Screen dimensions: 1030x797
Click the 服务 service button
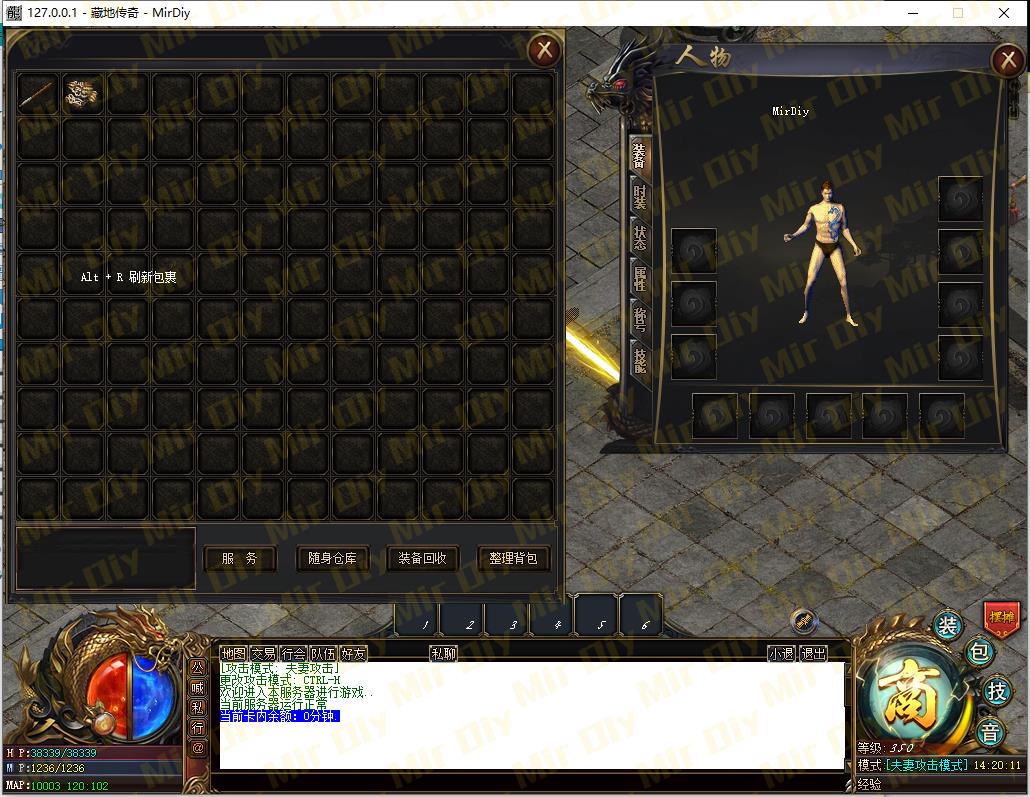pyautogui.click(x=240, y=558)
